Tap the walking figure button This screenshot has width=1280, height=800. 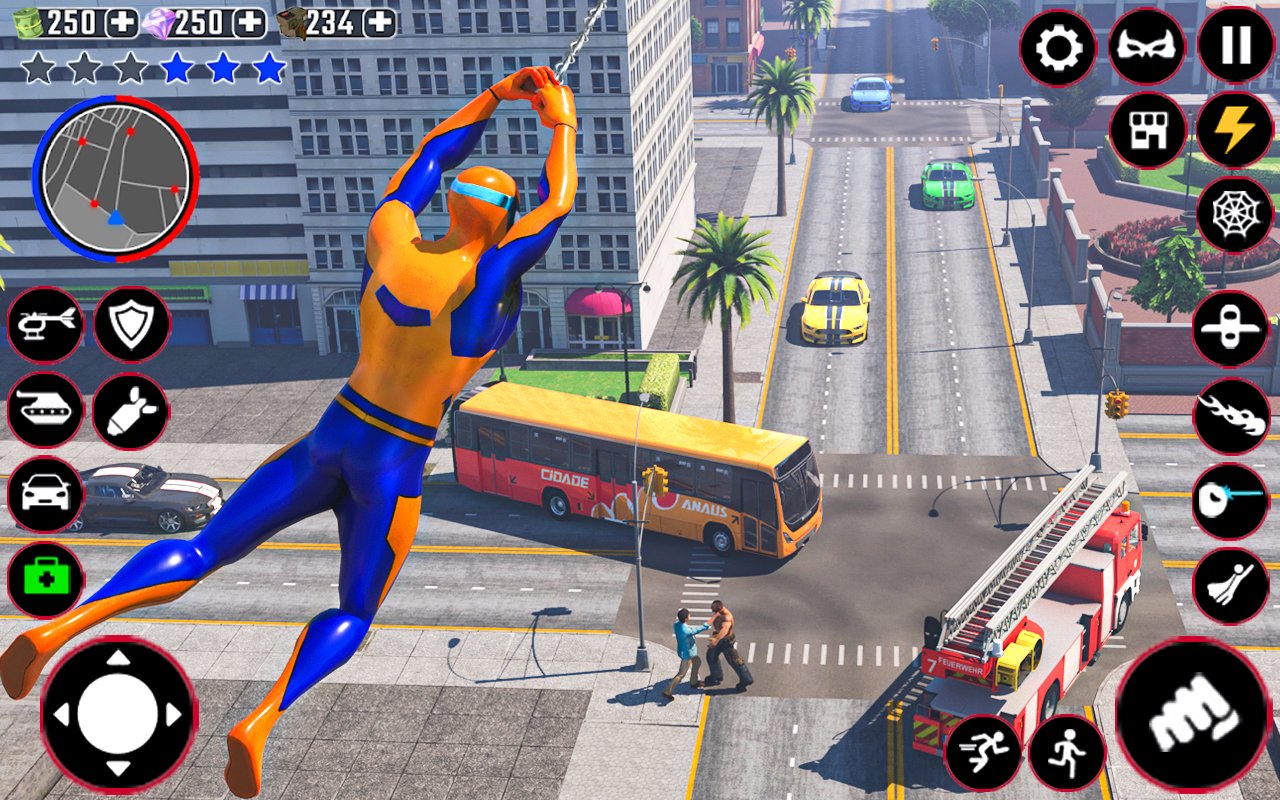pos(1067,753)
